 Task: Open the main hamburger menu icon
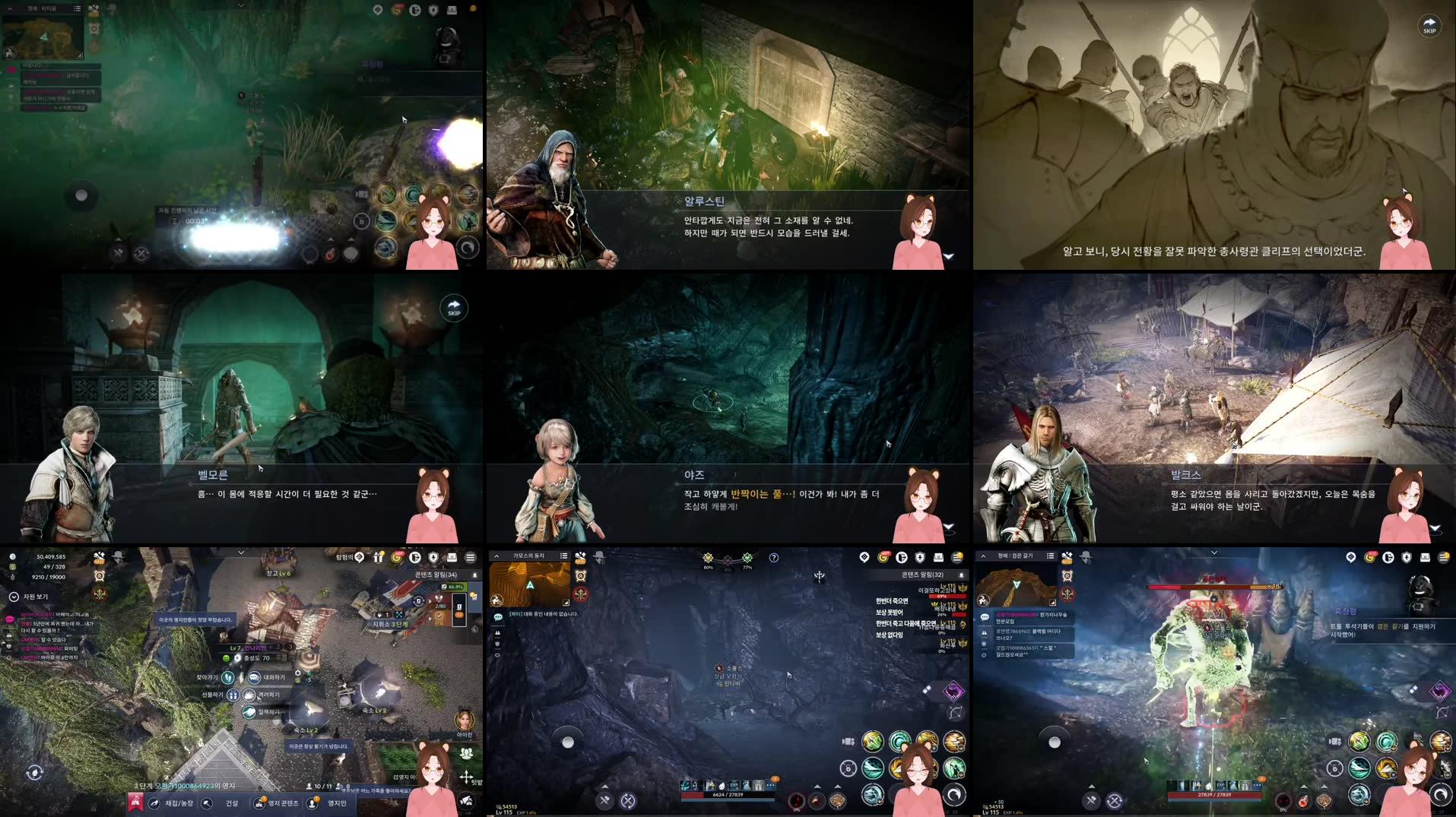pyautogui.click(x=958, y=558)
